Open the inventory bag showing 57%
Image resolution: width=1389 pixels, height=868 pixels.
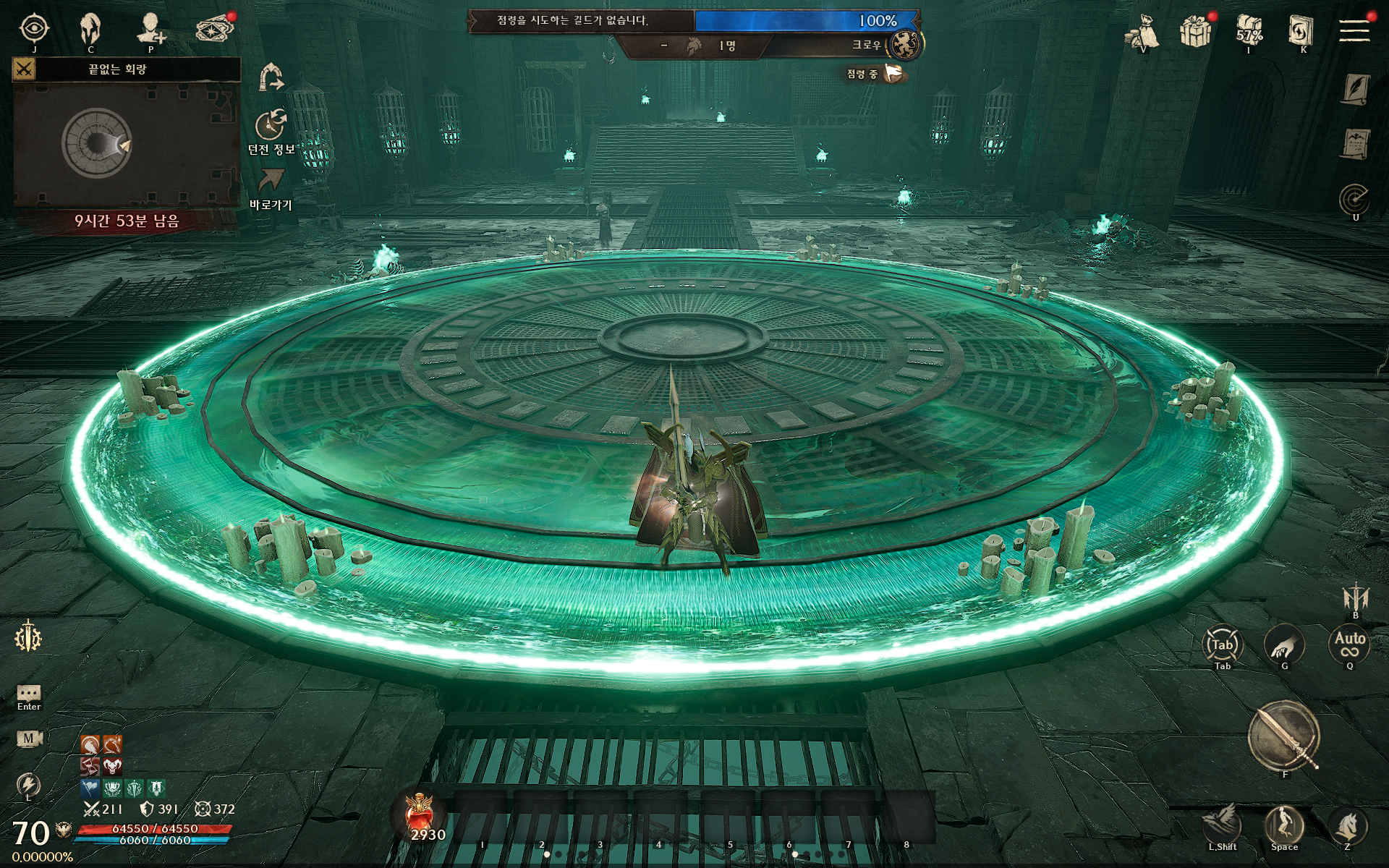click(x=1249, y=30)
